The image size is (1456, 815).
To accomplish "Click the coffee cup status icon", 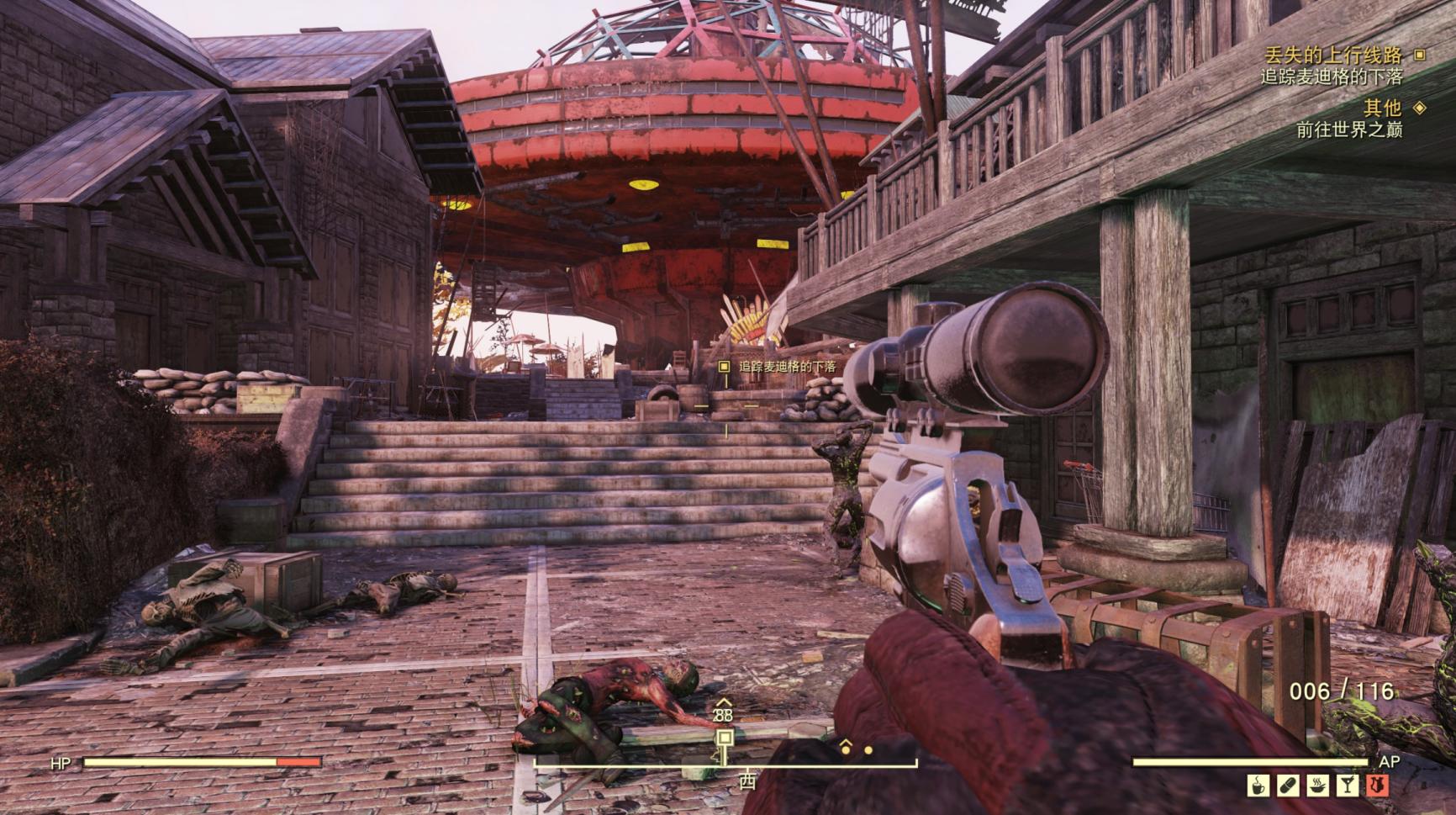I will [x=1258, y=786].
